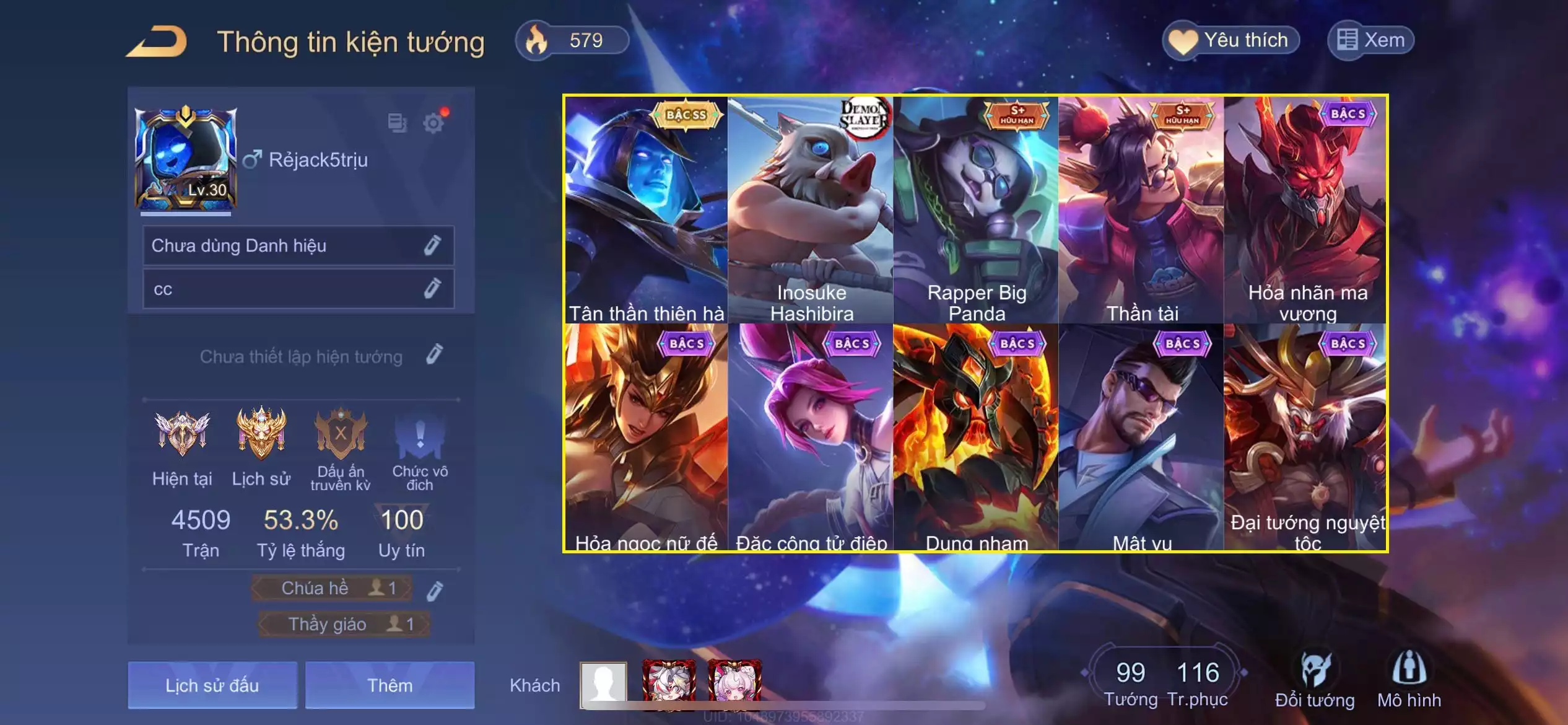Open the Mô hình model viewer

[x=1409, y=680]
